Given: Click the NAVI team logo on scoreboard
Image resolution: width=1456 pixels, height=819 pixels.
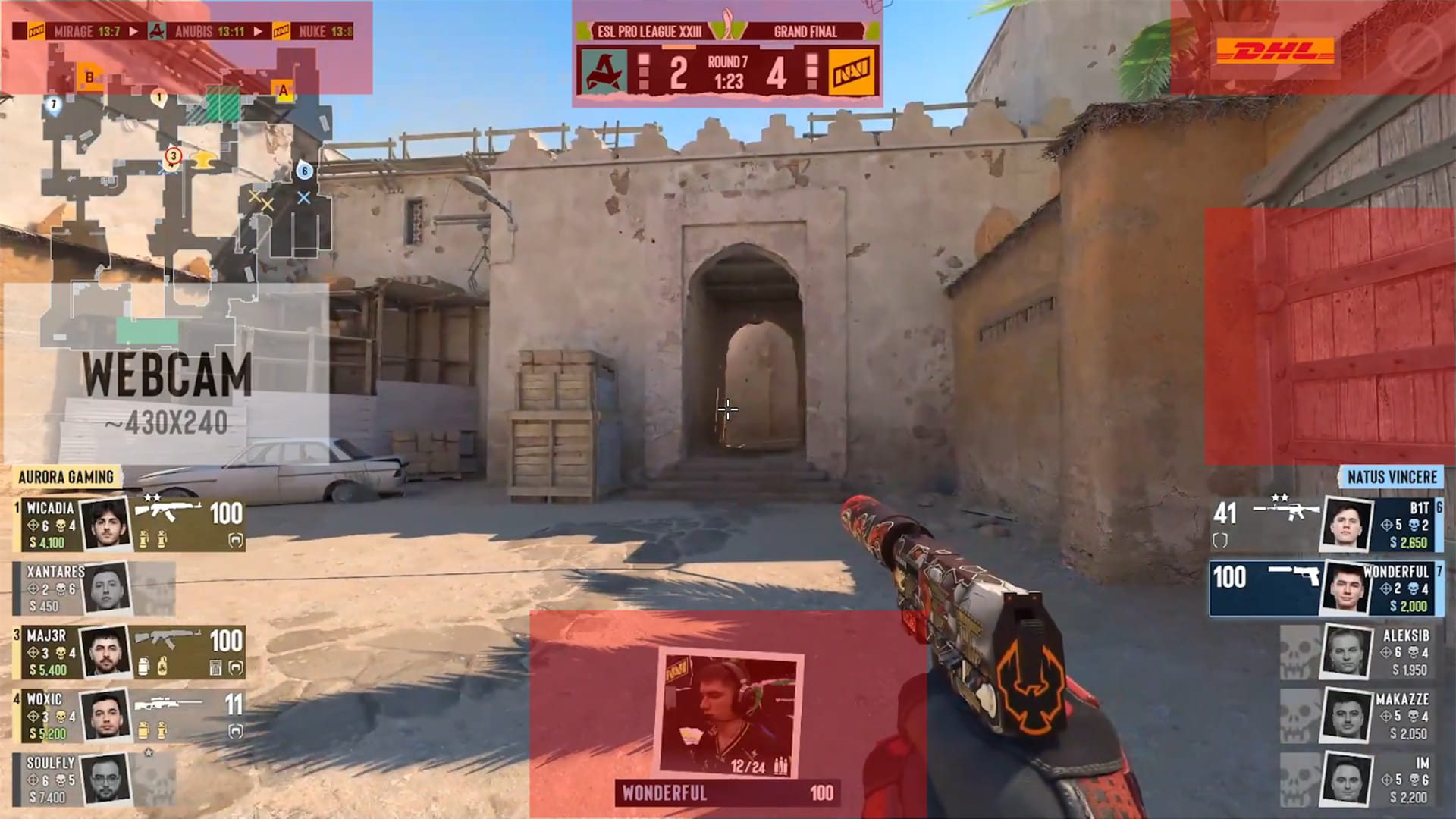Looking at the screenshot, I should click(x=852, y=73).
